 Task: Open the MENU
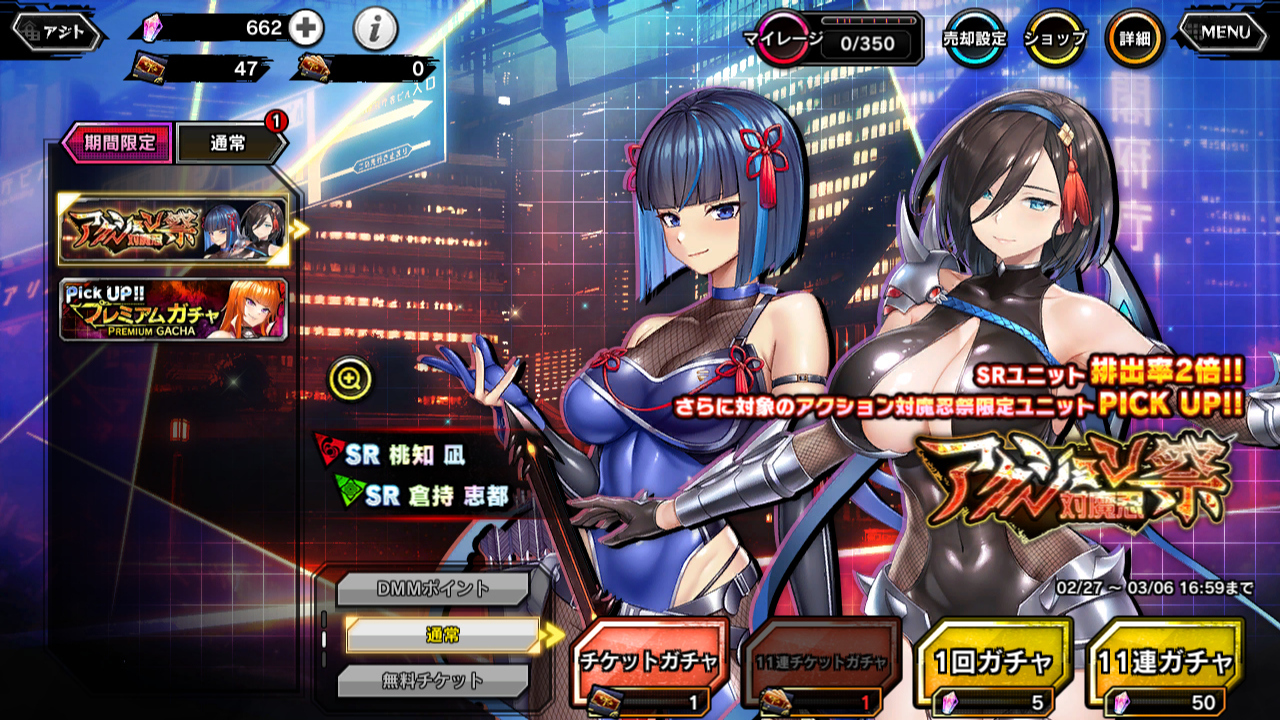pos(1224,32)
